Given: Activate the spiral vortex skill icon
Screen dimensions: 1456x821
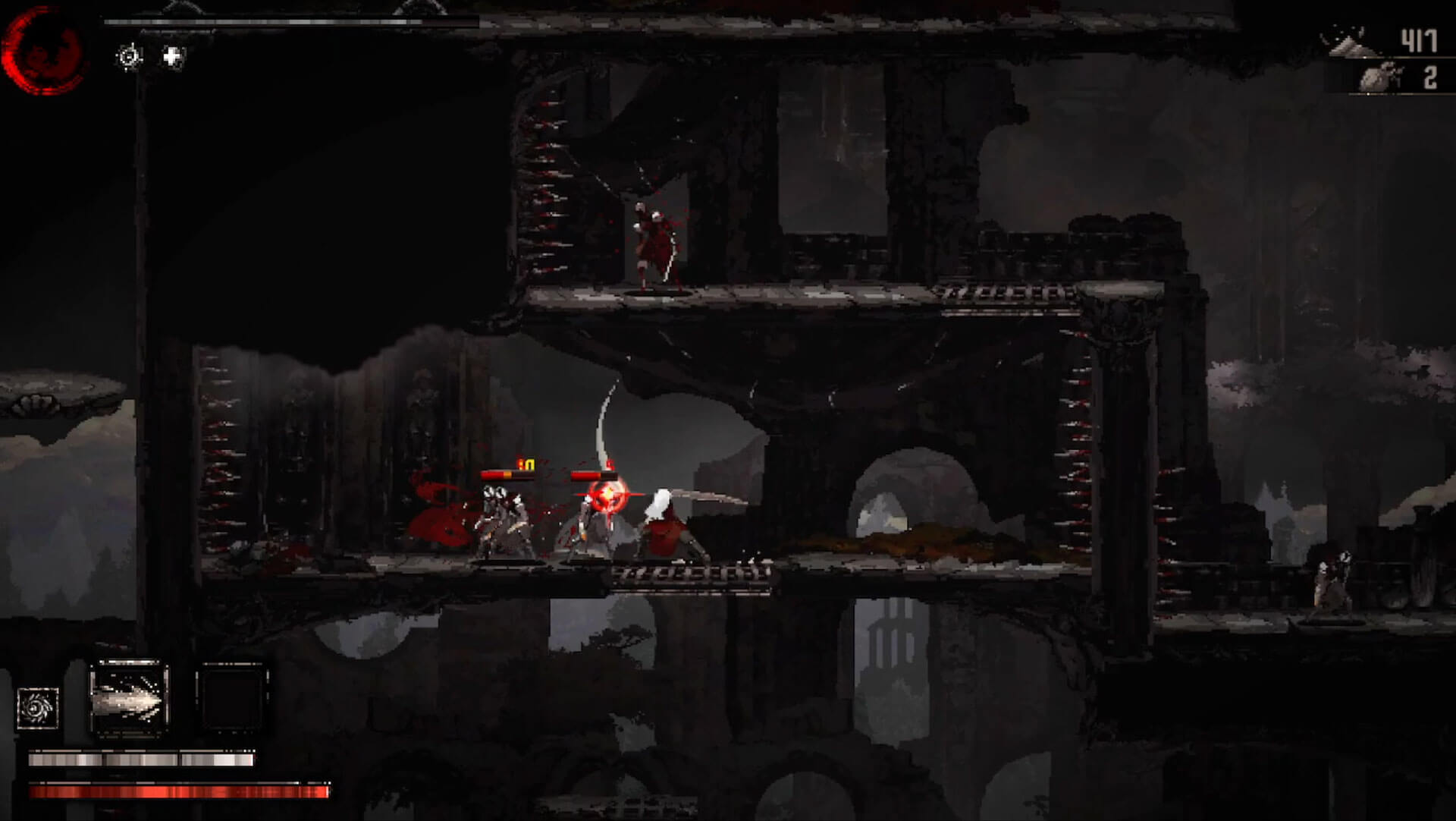Looking at the screenshot, I should click(38, 708).
